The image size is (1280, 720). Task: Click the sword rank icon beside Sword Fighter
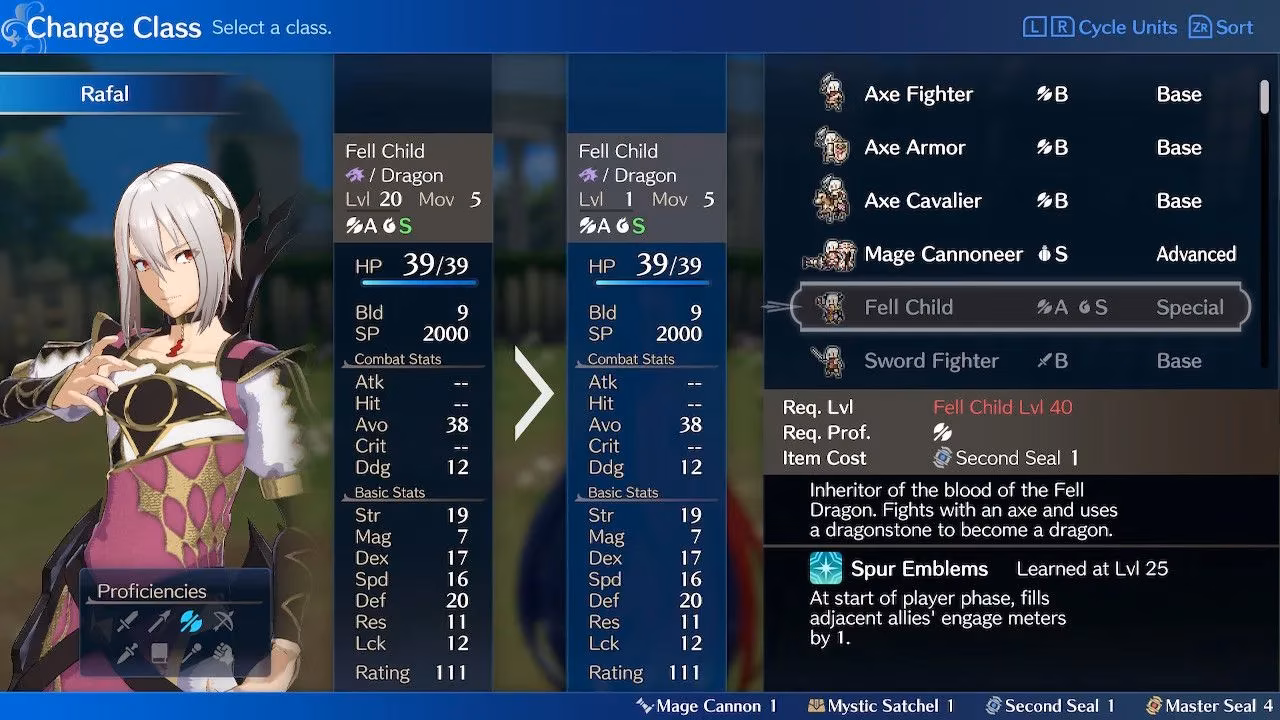tap(1045, 360)
